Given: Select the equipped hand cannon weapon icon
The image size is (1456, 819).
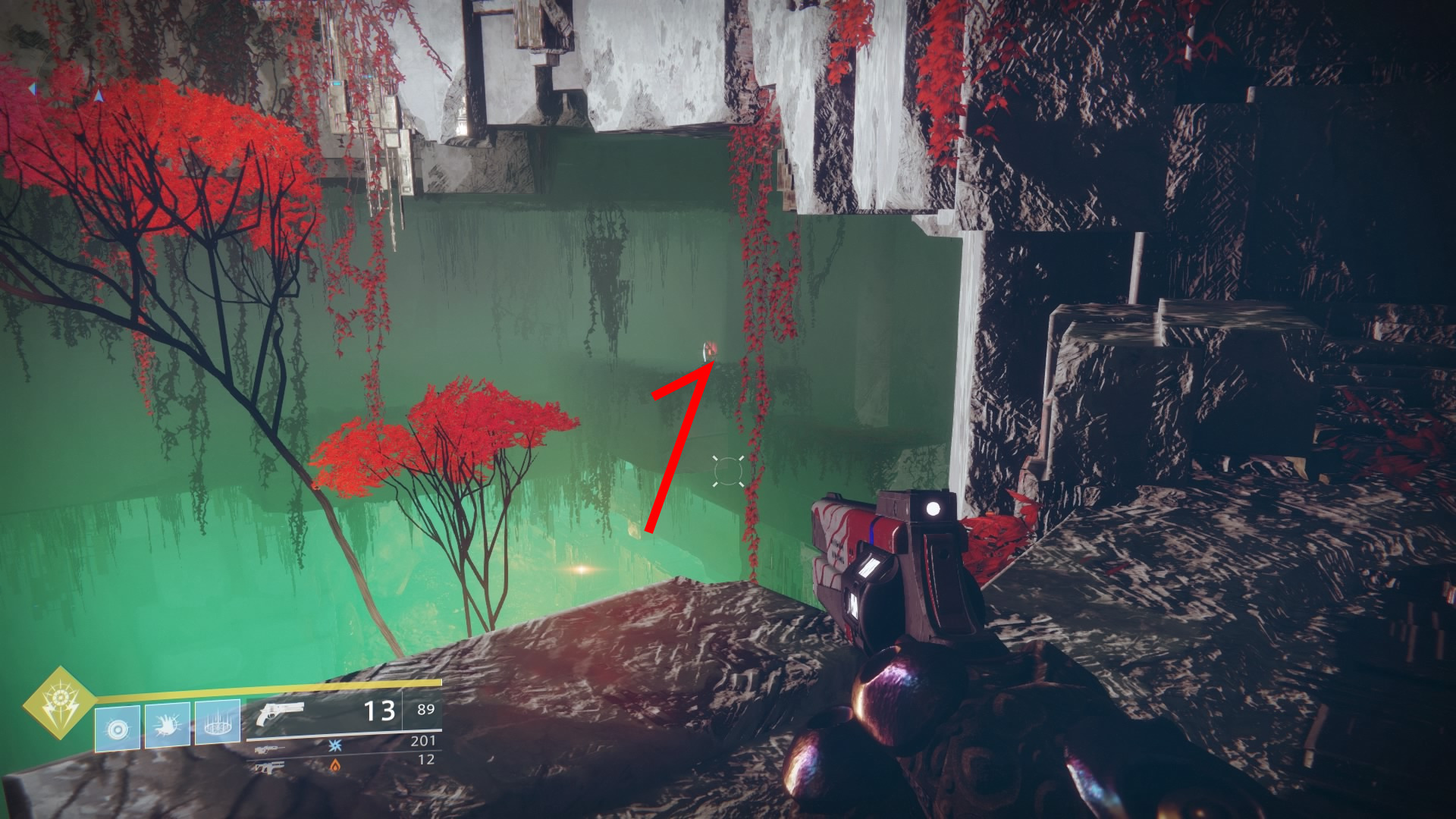Looking at the screenshot, I should click(280, 713).
